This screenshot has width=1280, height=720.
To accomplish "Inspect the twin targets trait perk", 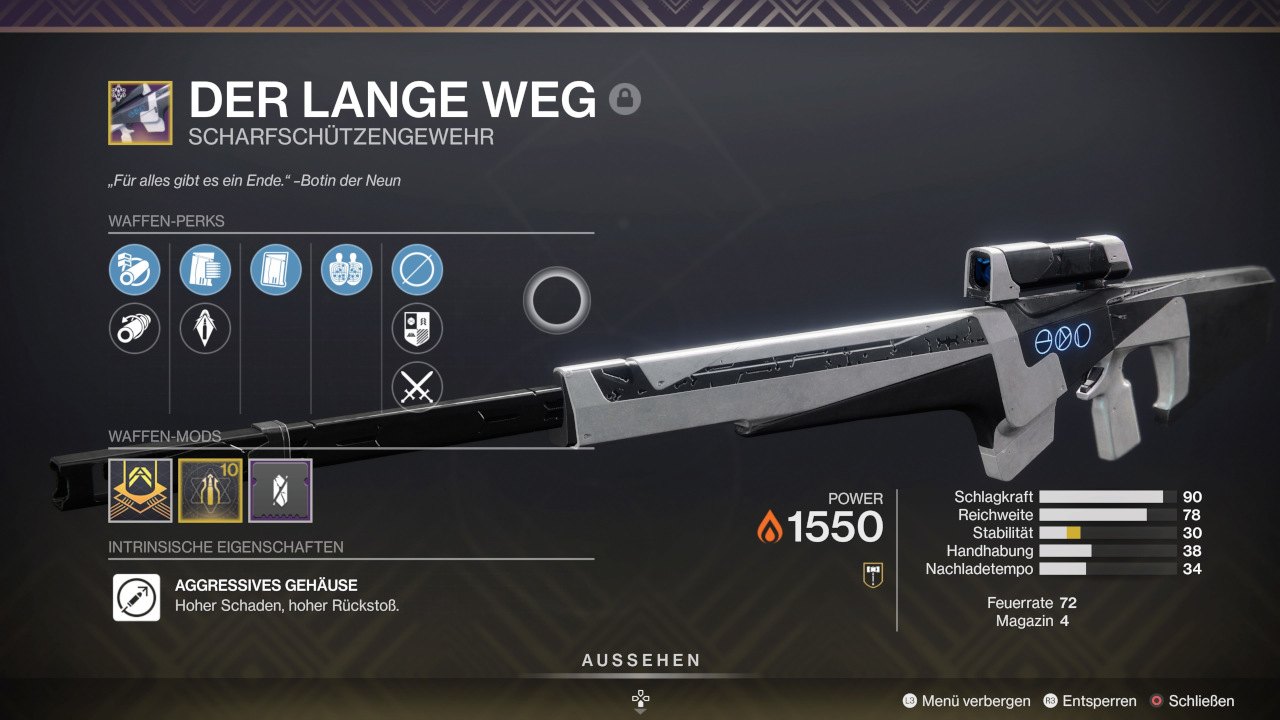I will [347, 270].
